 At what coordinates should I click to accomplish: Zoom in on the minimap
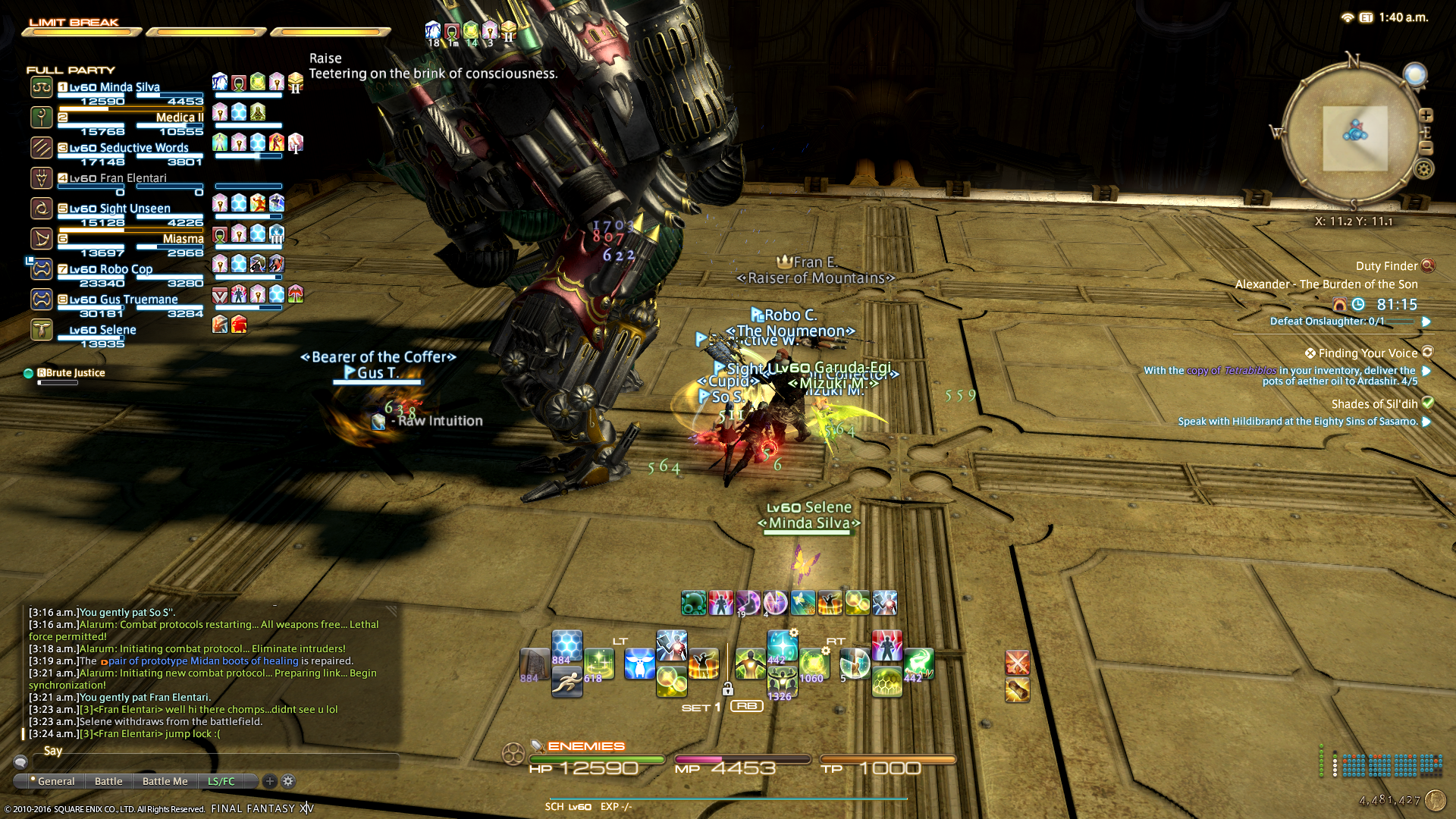click(1426, 115)
